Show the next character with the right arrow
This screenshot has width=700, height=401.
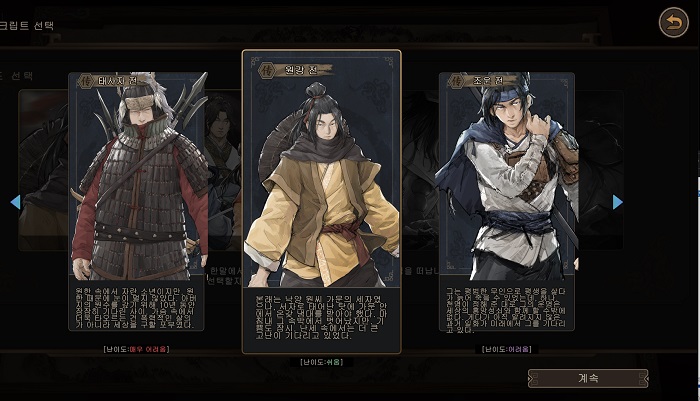pos(617,202)
